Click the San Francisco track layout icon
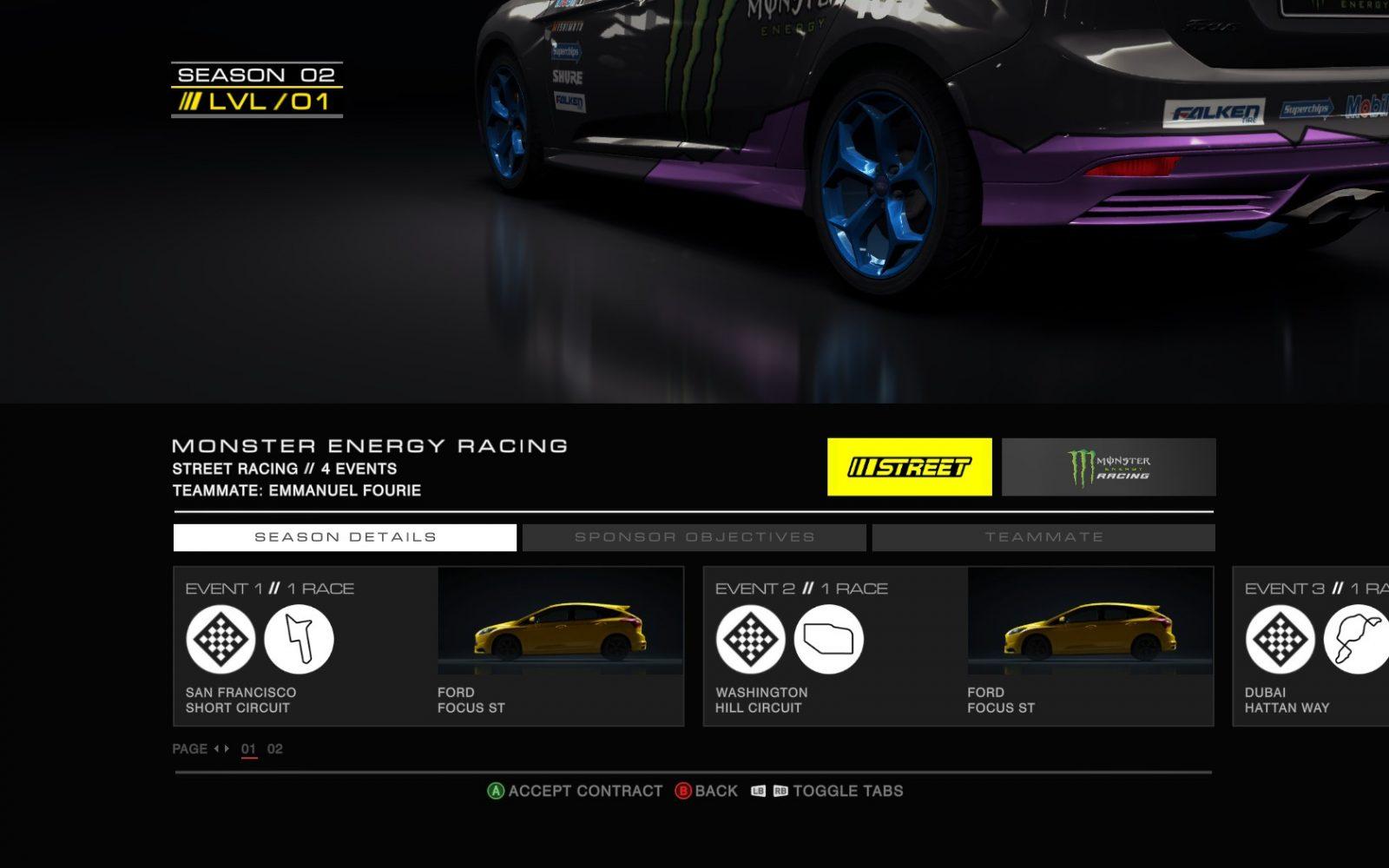Viewport: 1389px width, 868px height. [299, 640]
